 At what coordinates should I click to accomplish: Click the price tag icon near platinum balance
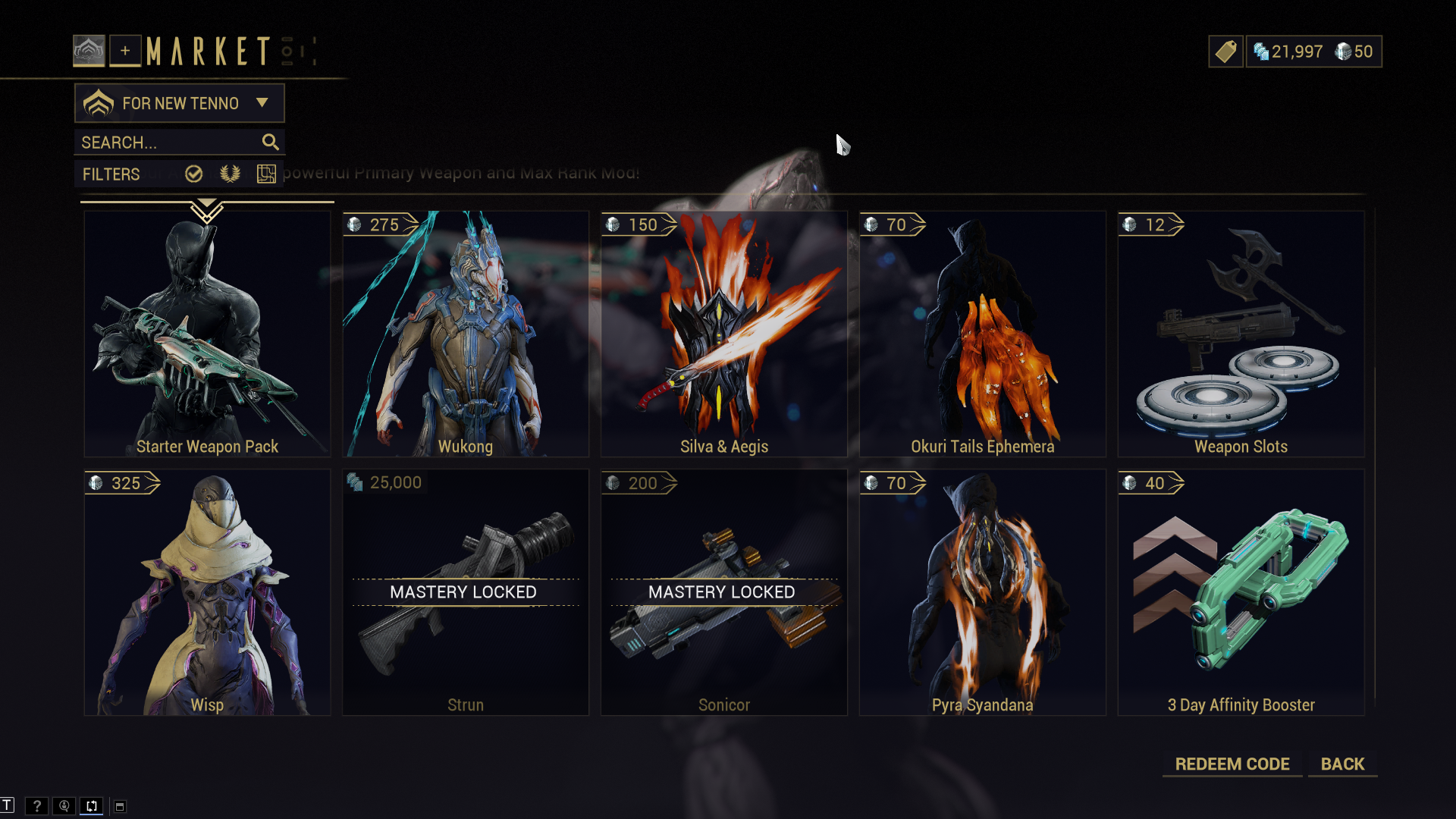click(1225, 52)
